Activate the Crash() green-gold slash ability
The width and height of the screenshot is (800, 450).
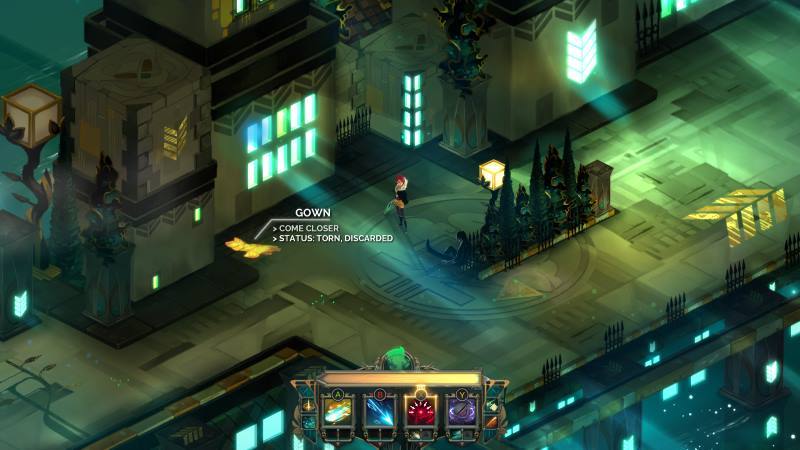pyautogui.click(x=339, y=411)
